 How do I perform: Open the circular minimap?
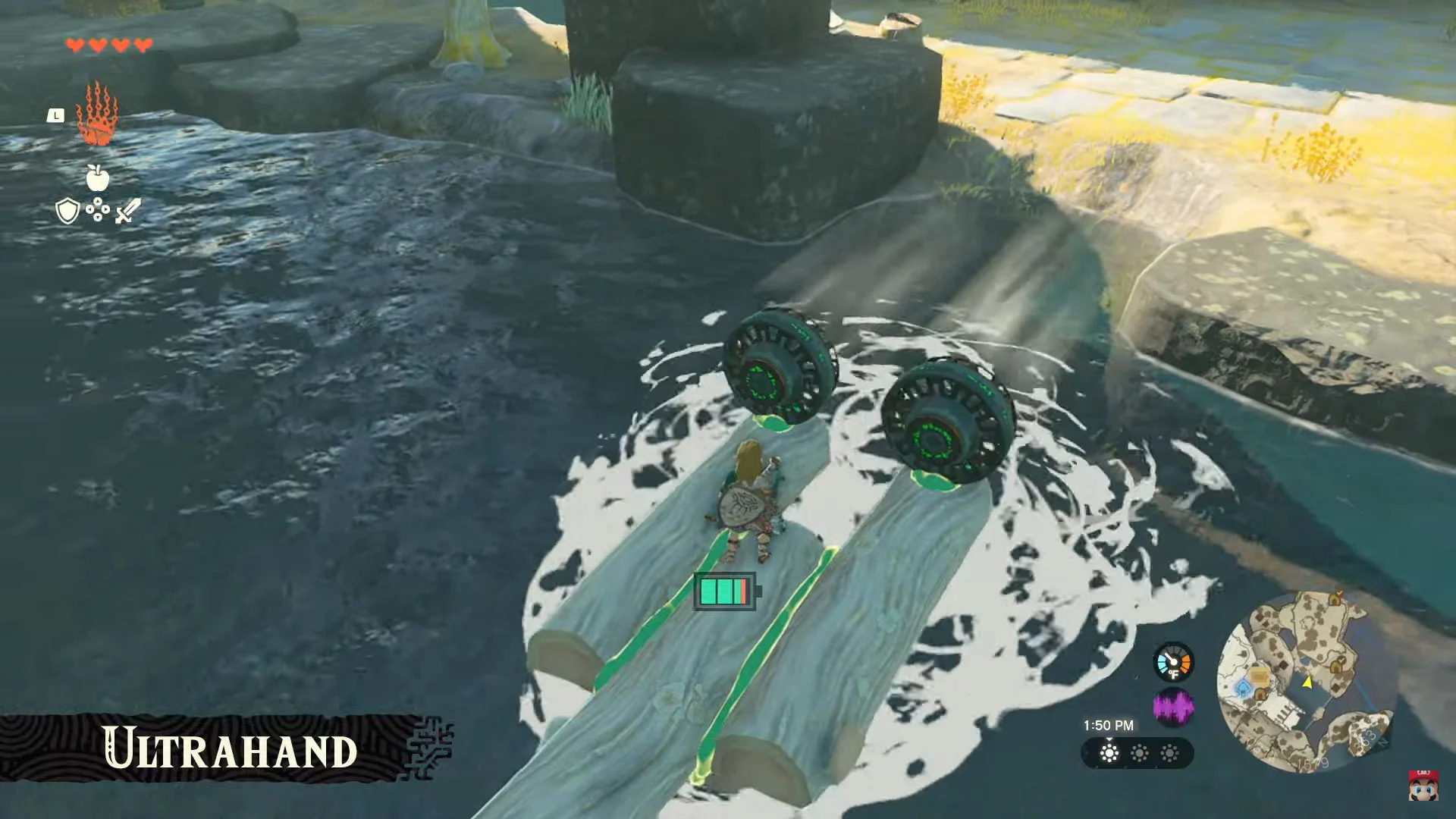click(1307, 682)
